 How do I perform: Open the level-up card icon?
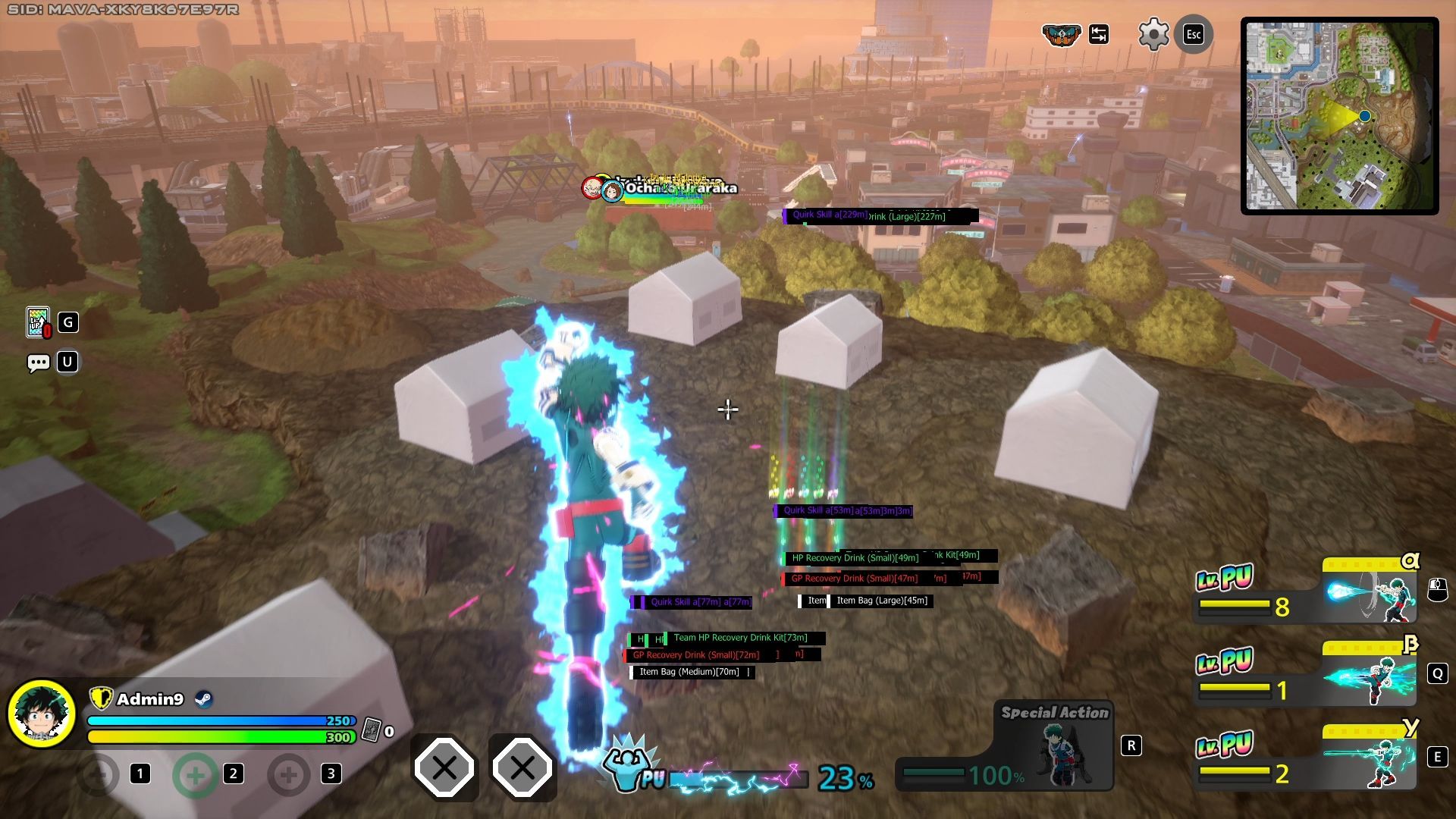pos(38,322)
